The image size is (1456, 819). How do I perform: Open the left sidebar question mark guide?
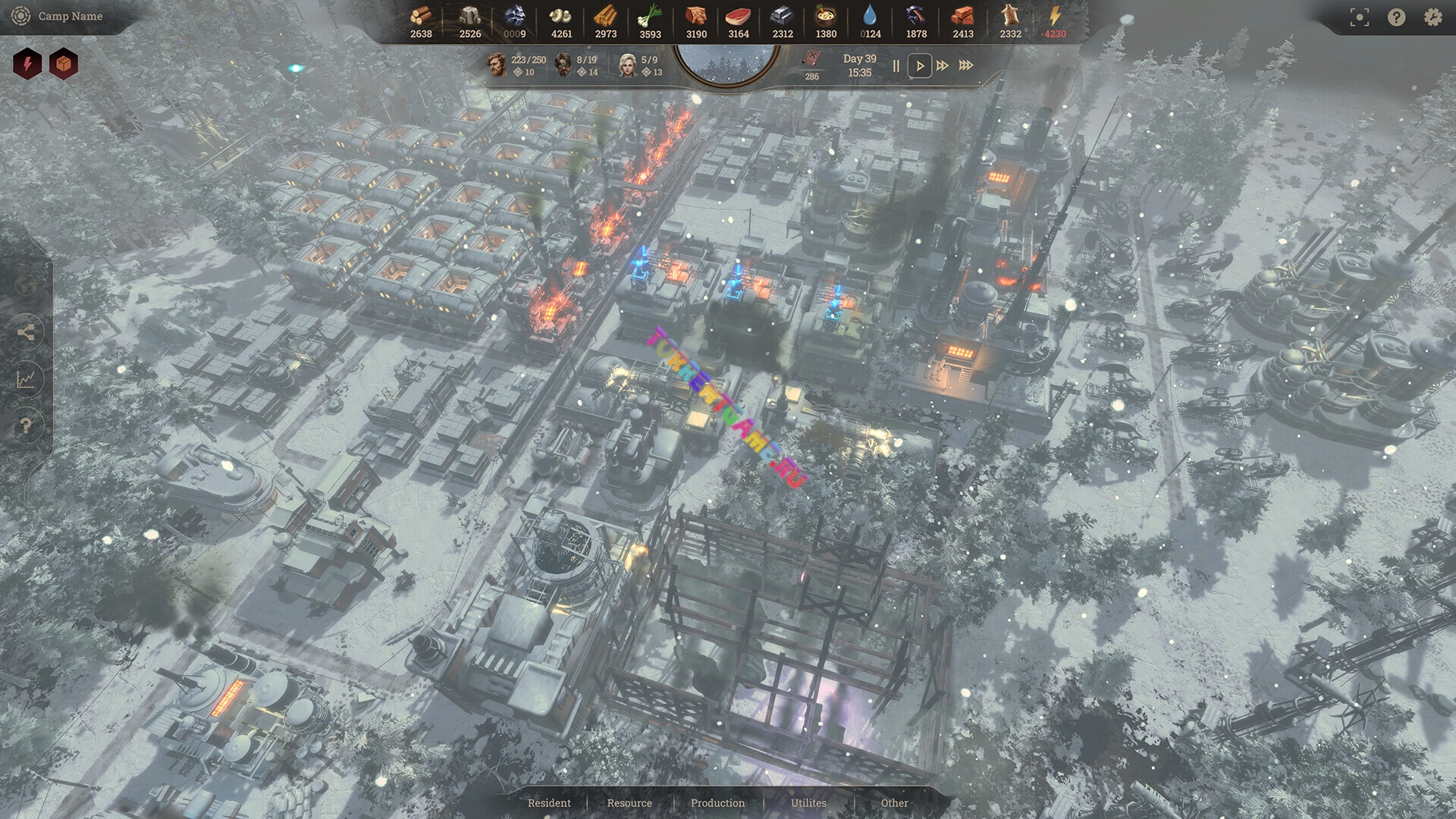pyautogui.click(x=26, y=425)
